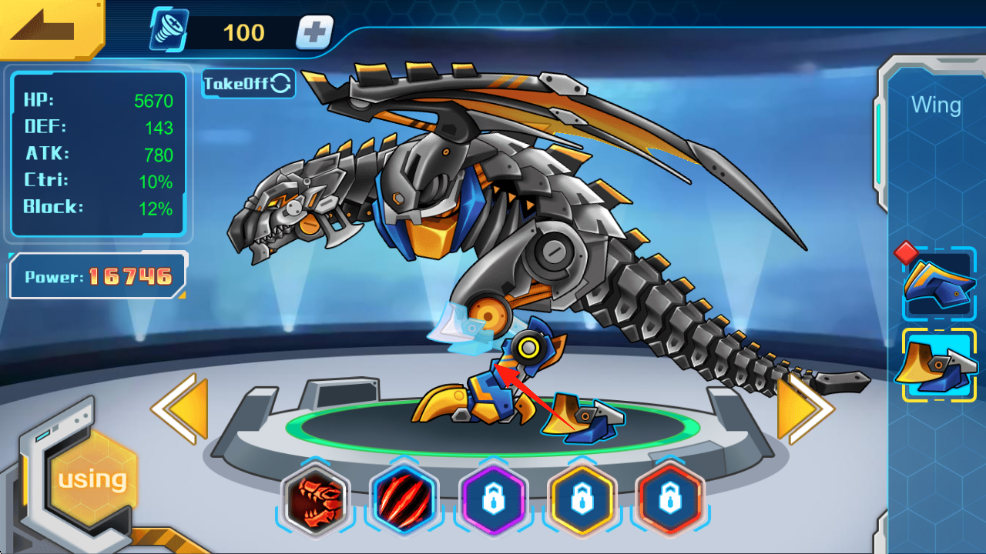
Task: Choose the yellow-highlighted wing part
Action: coord(939,364)
